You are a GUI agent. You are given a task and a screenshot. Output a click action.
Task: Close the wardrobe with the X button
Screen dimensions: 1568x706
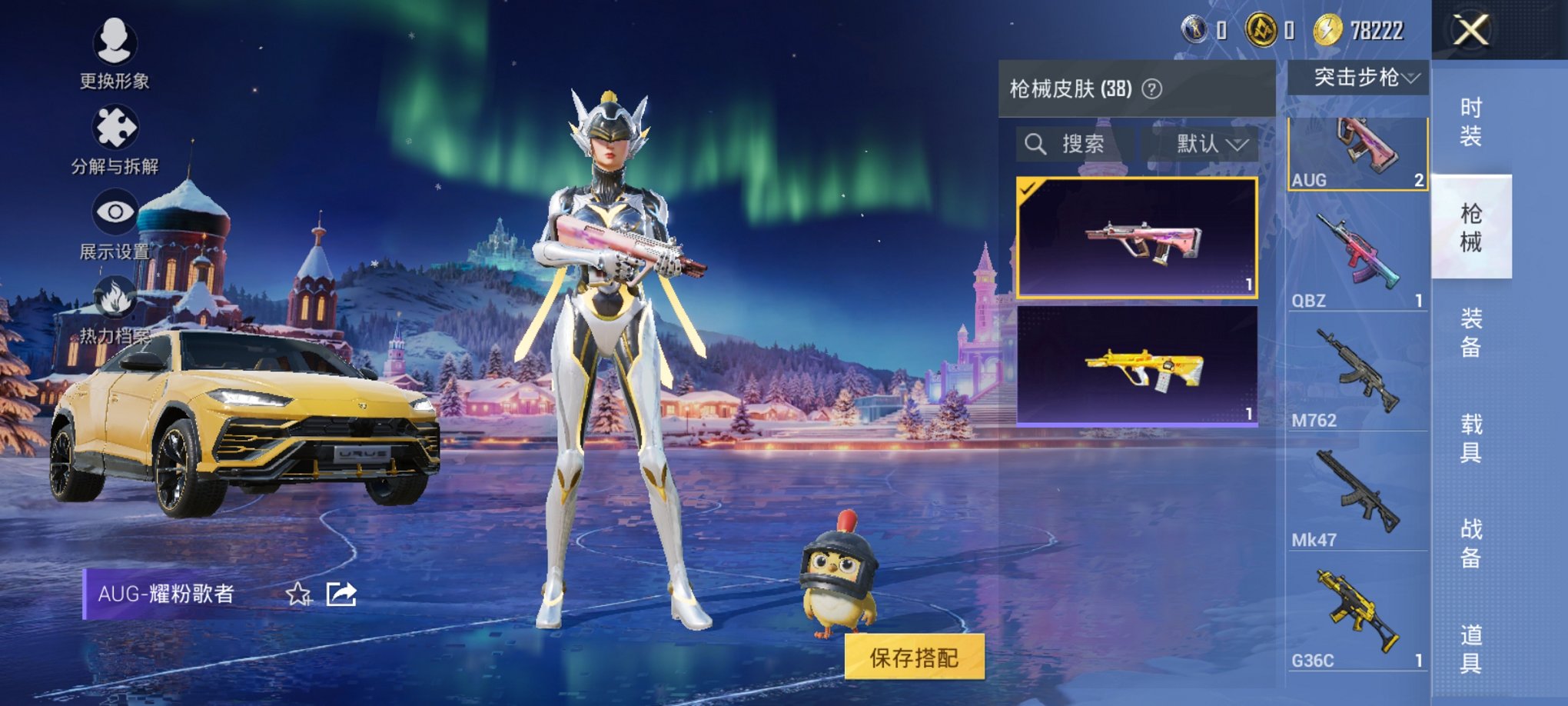click(x=1470, y=31)
